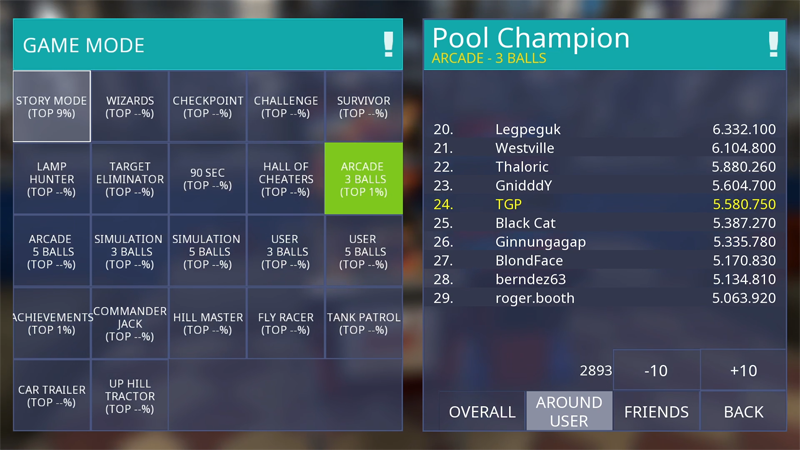Open the Achievements tile
The image size is (800, 450).
[52, 323]
